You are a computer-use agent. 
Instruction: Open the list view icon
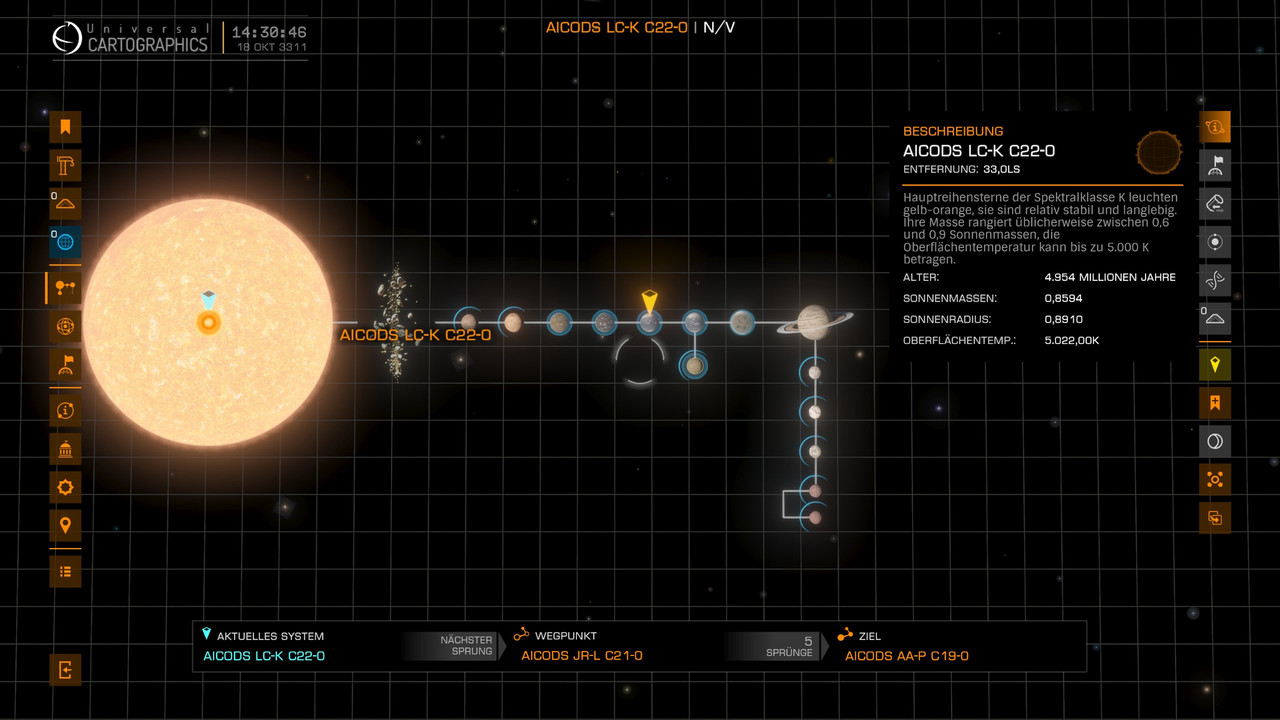click(x=65, y=572)
